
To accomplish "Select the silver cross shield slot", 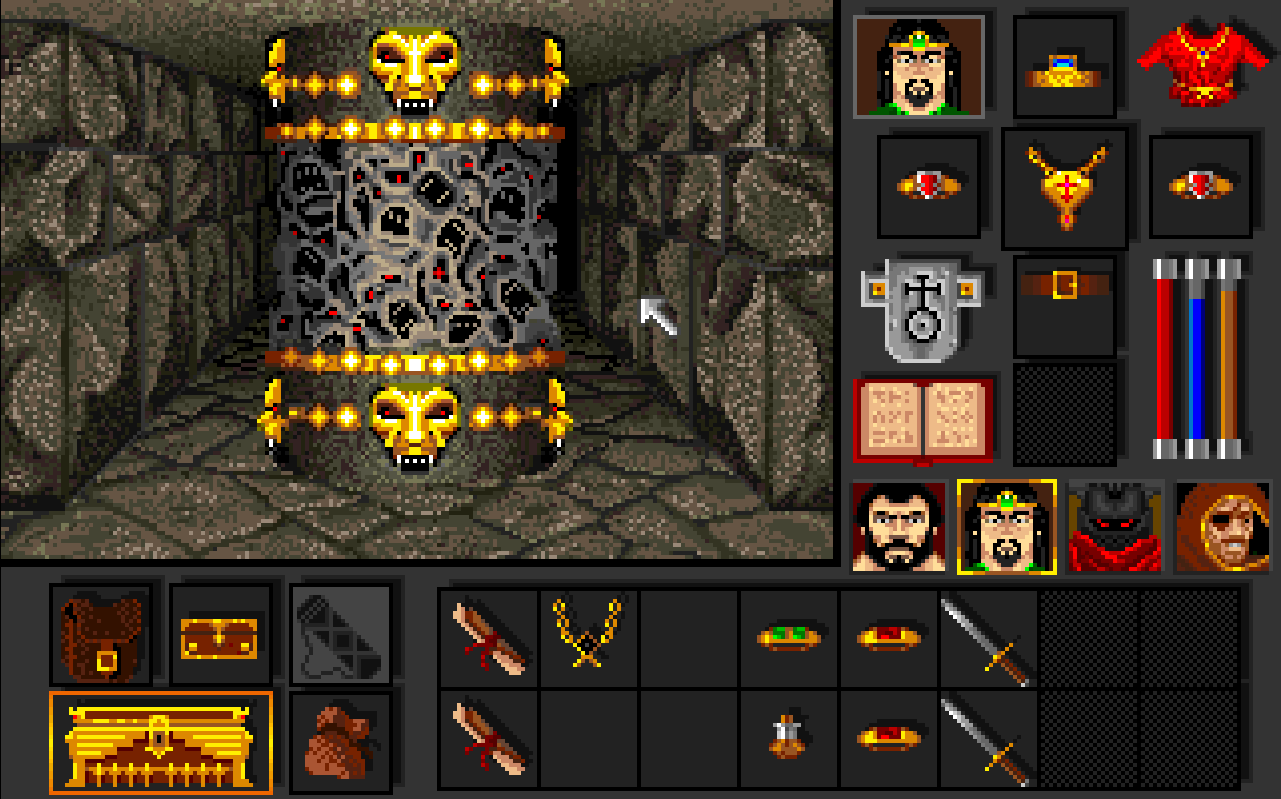I will click(918, 308).
